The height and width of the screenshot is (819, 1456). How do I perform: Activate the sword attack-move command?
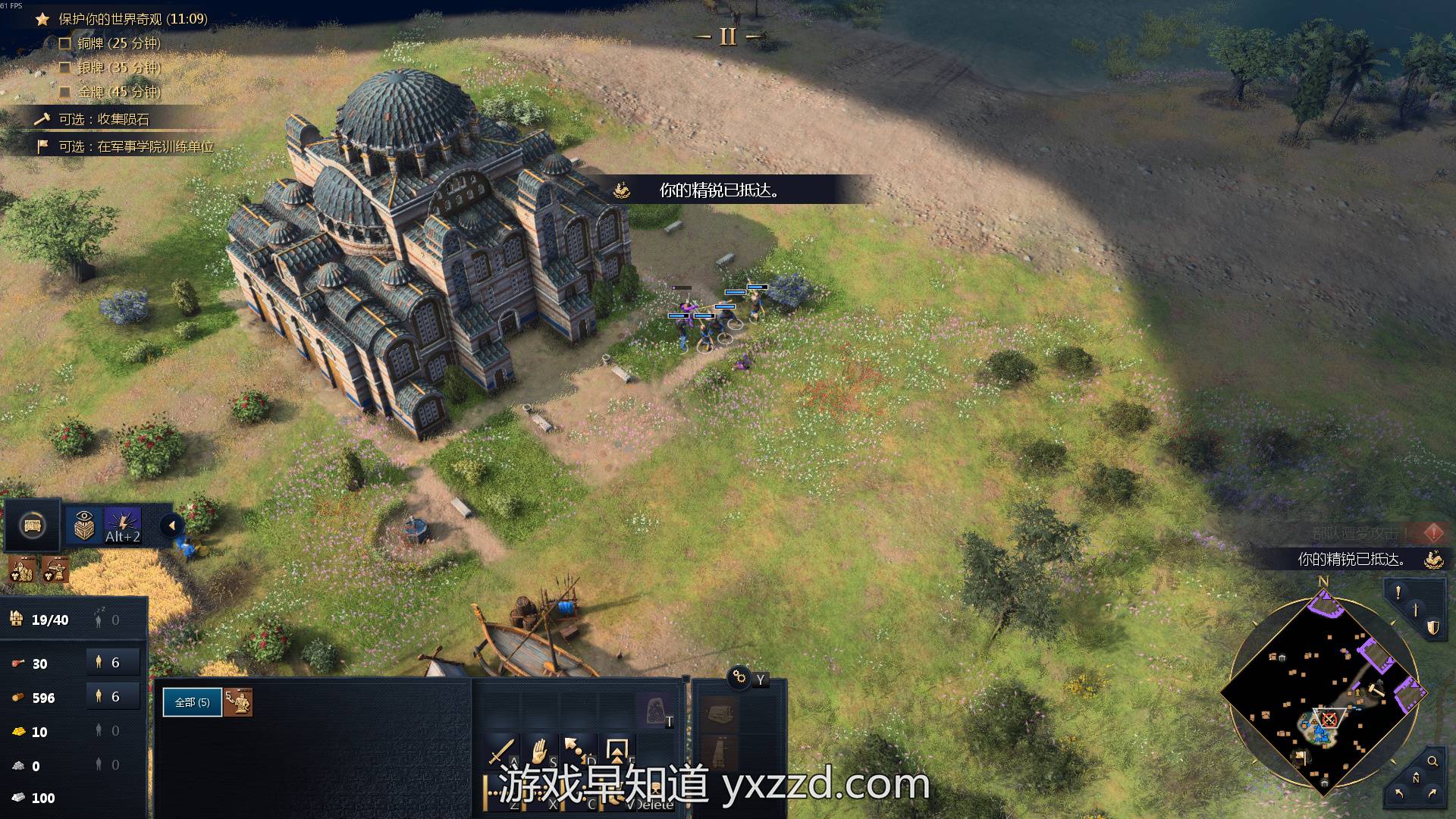pos(500,752)
